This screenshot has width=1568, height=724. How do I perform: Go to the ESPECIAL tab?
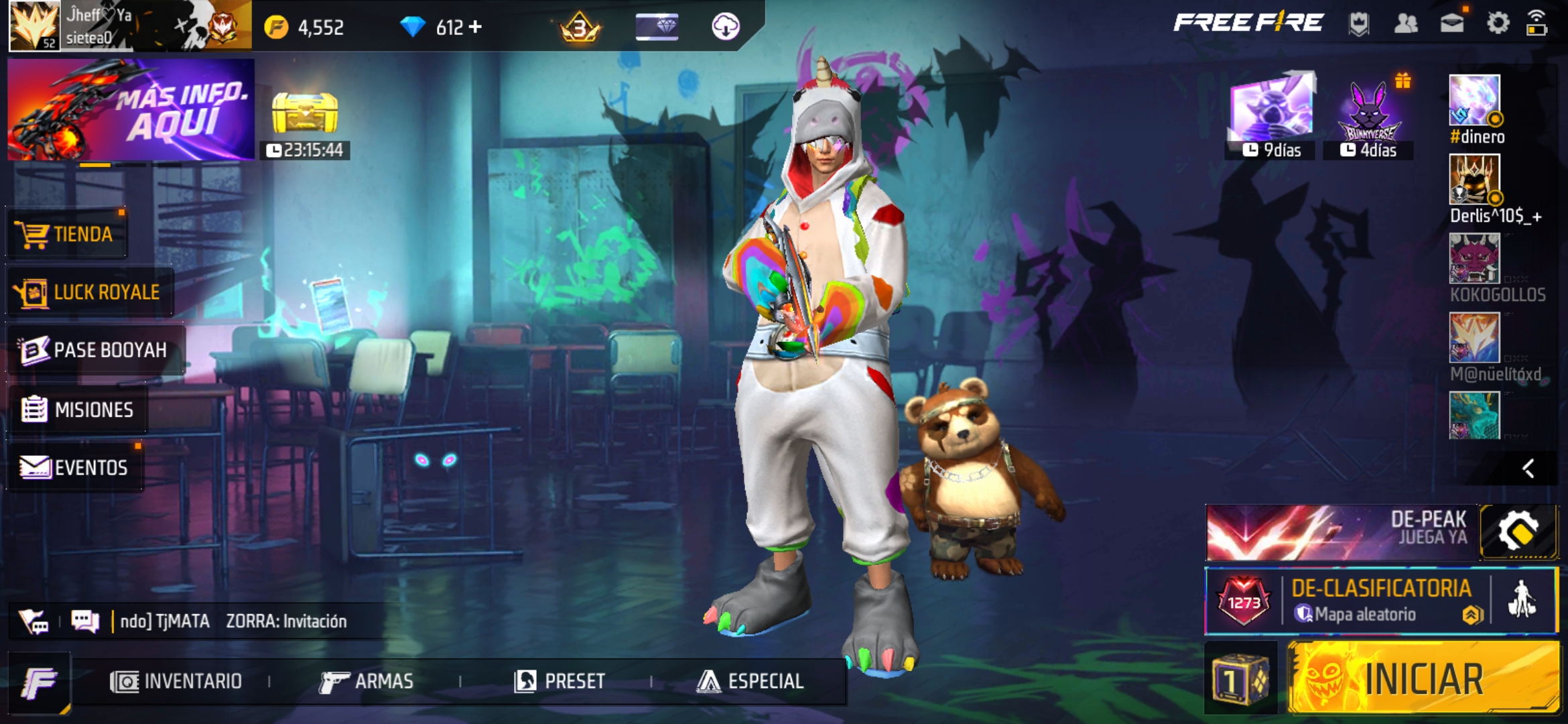click(750, 682)
